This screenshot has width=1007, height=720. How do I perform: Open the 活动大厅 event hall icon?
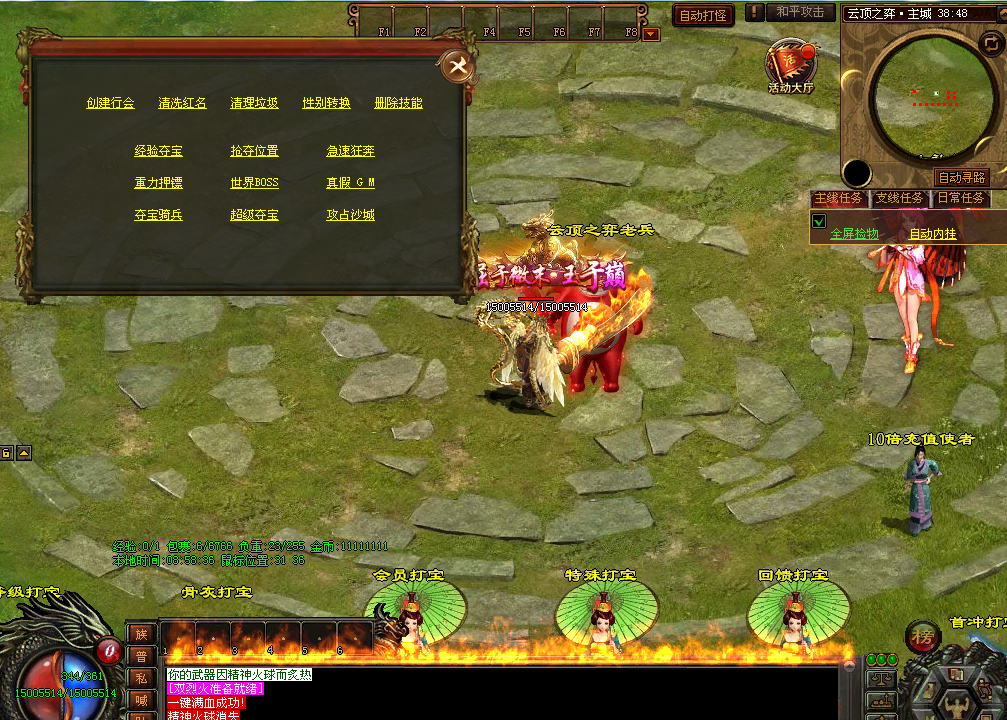click(790, 68)
